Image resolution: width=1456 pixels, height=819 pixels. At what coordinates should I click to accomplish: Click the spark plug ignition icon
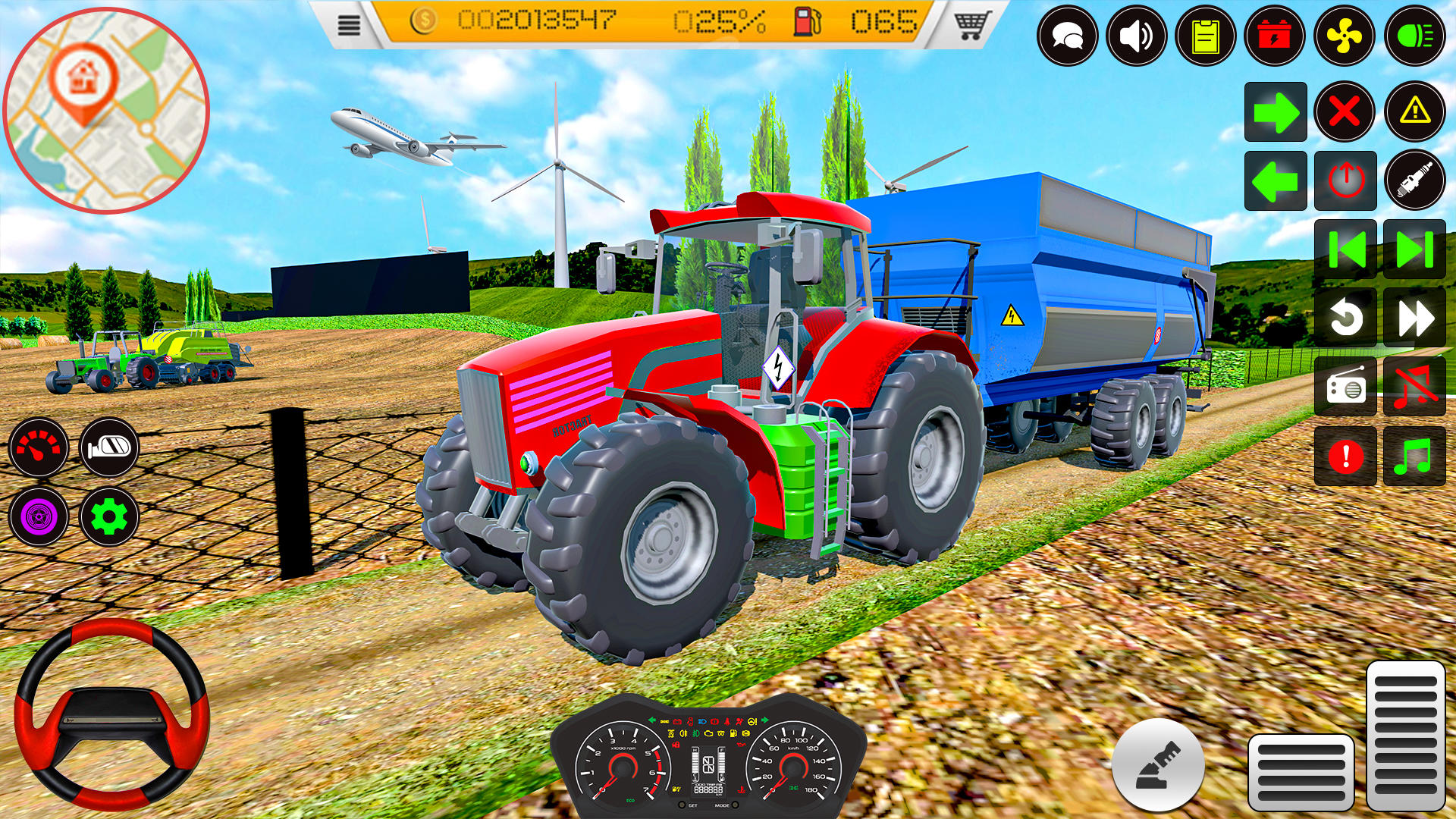point(1416,181)
